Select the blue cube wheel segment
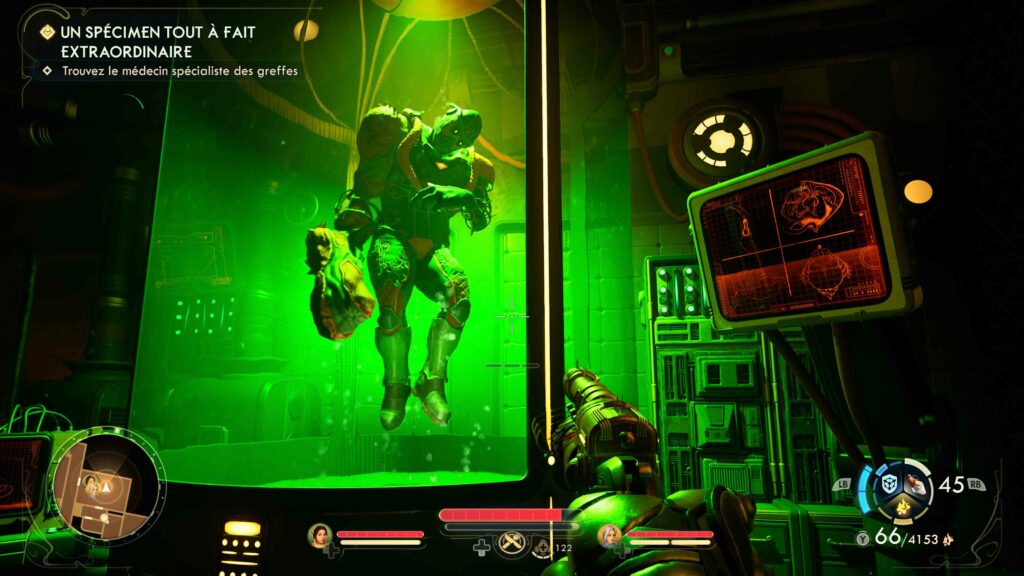 click(888, 484)
